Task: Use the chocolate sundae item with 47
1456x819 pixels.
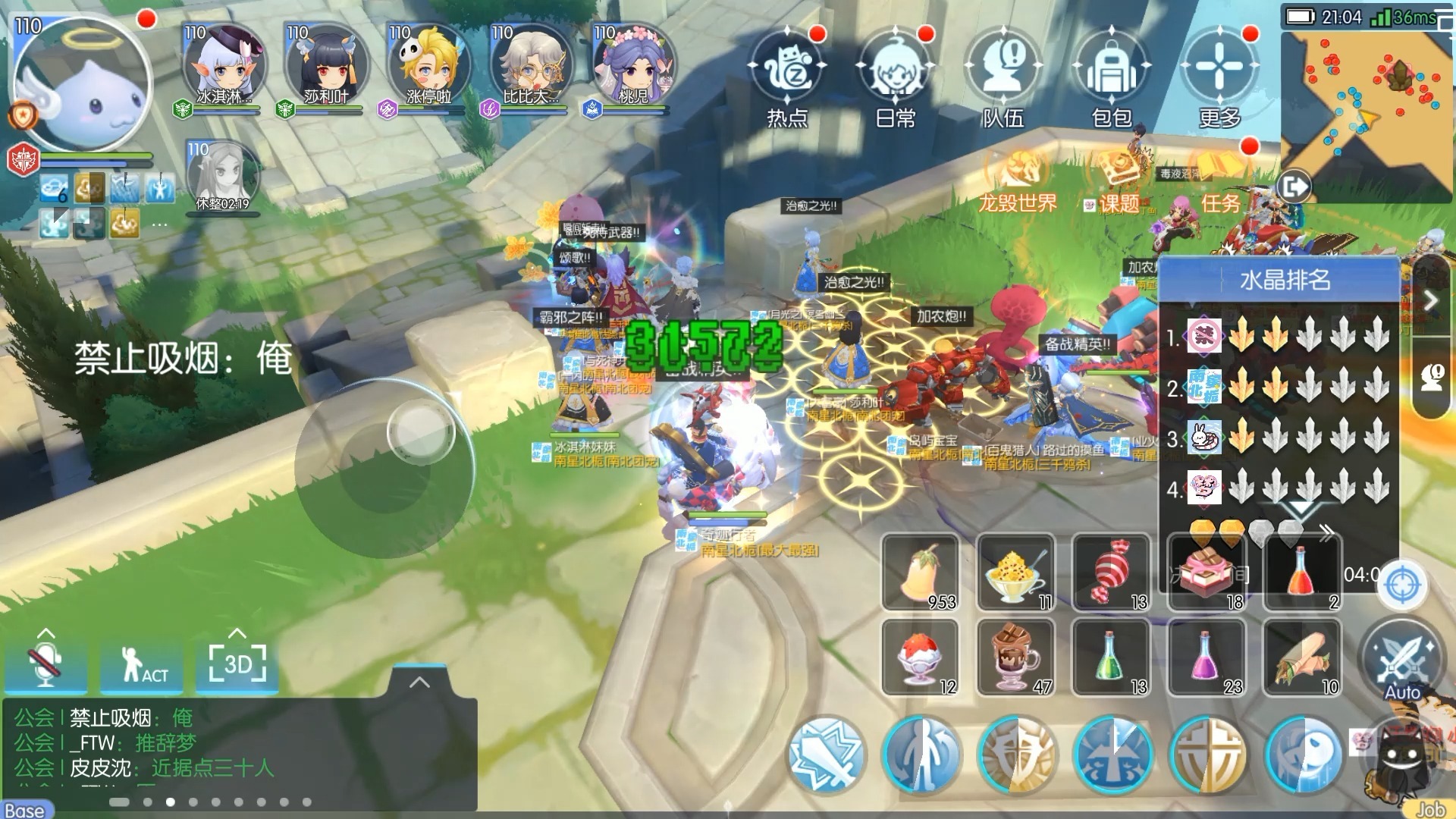Action: [x=1016, y=657]
